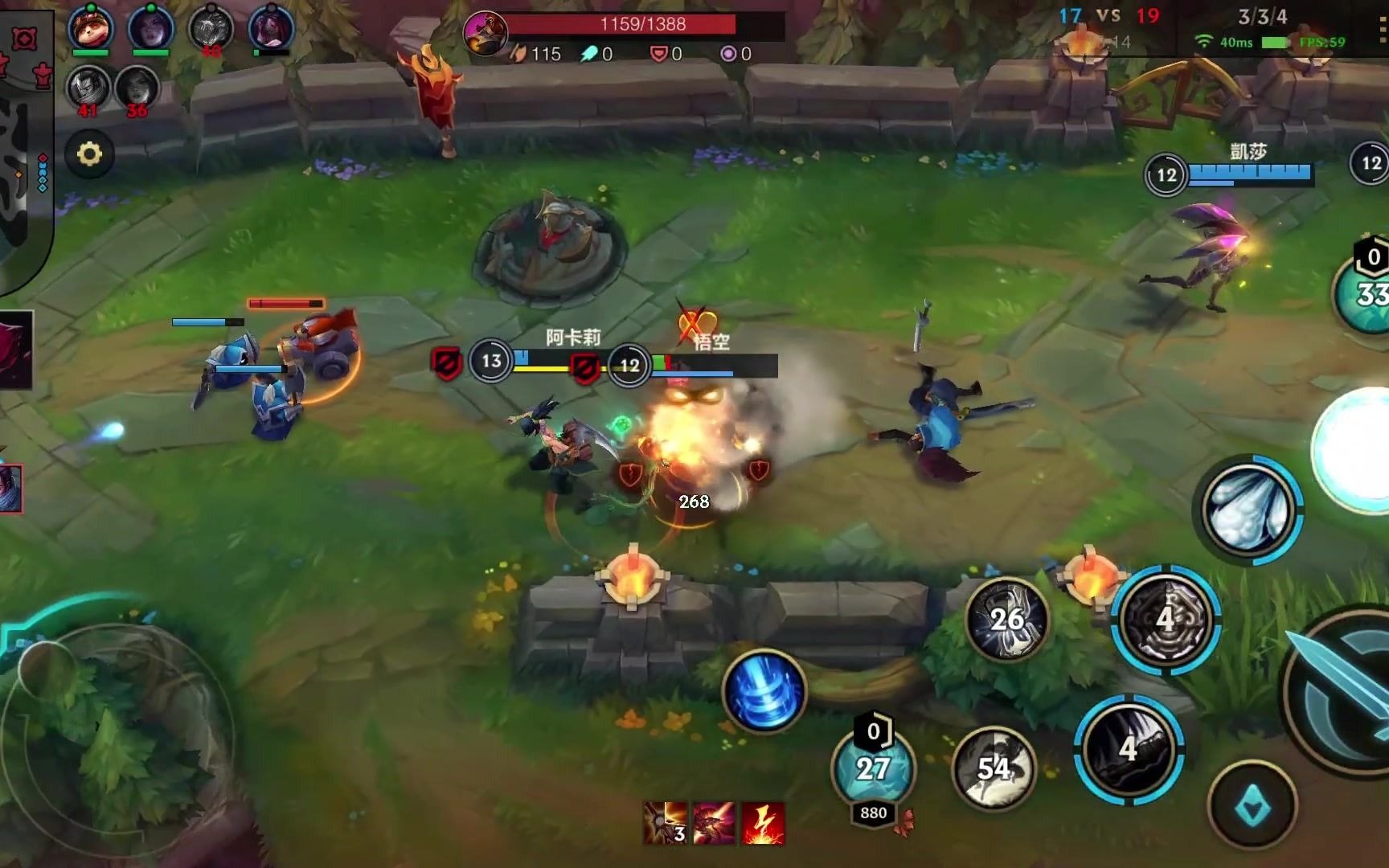The height and width of the screenshot is (868, 1389).
Task: Tap the buff icon showing 3 stacks
Action: (x=666, y=823)
